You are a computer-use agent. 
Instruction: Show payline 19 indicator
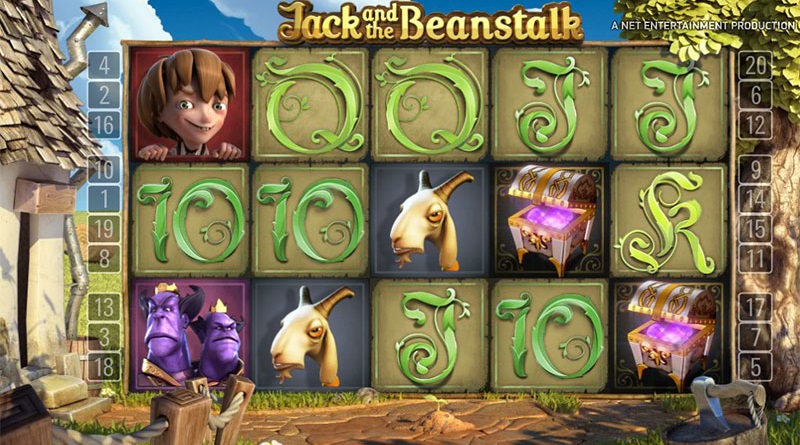pyautogui.click(x=105, y=227)
